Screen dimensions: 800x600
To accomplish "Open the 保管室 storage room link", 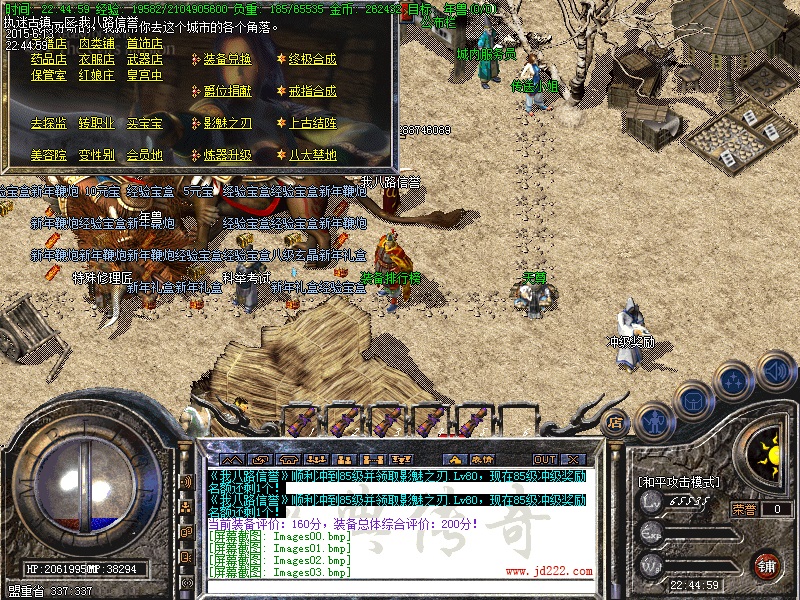I will (x=49, y=75).
